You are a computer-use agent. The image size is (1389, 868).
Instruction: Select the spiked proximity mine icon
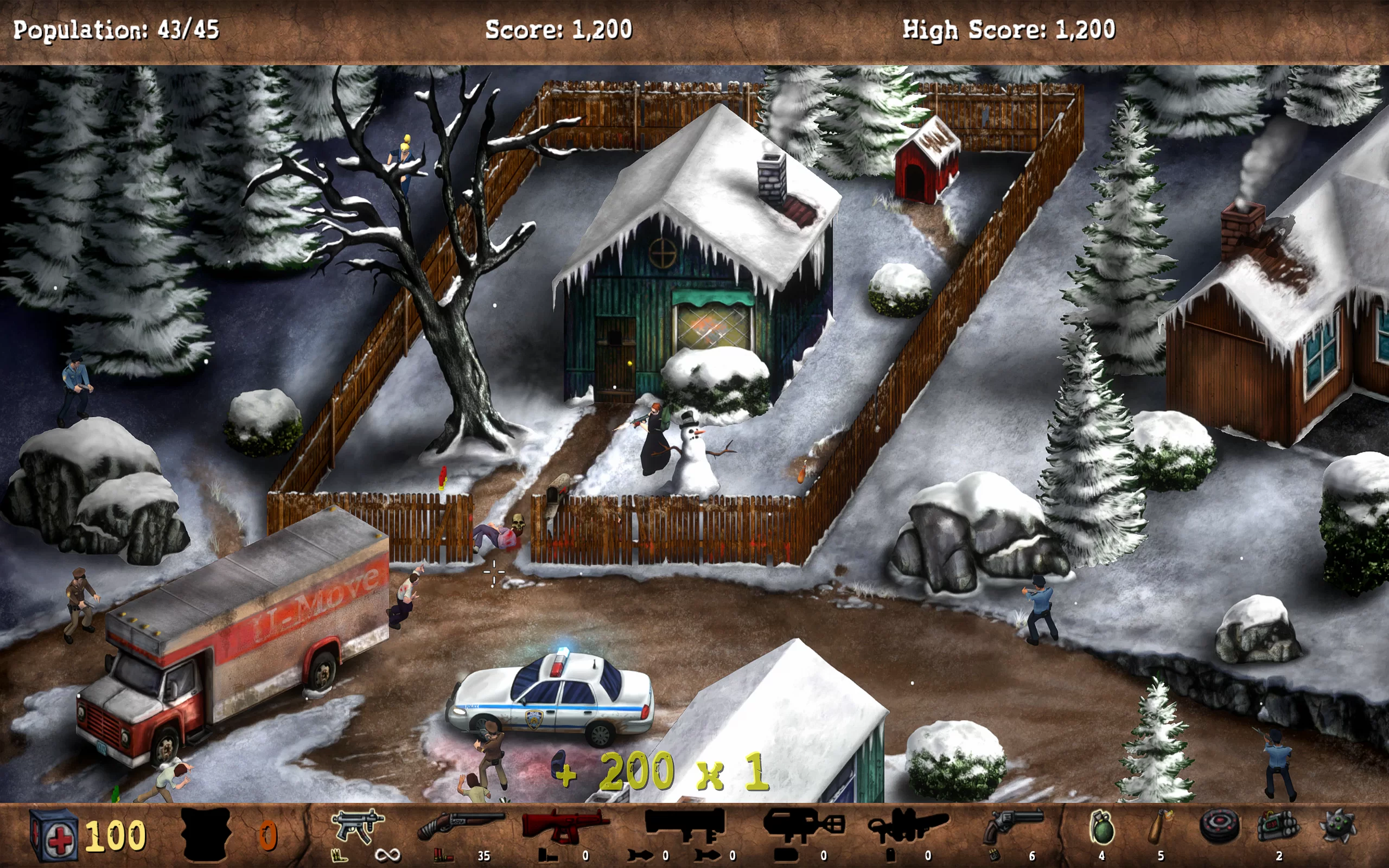coord(1339,827)
